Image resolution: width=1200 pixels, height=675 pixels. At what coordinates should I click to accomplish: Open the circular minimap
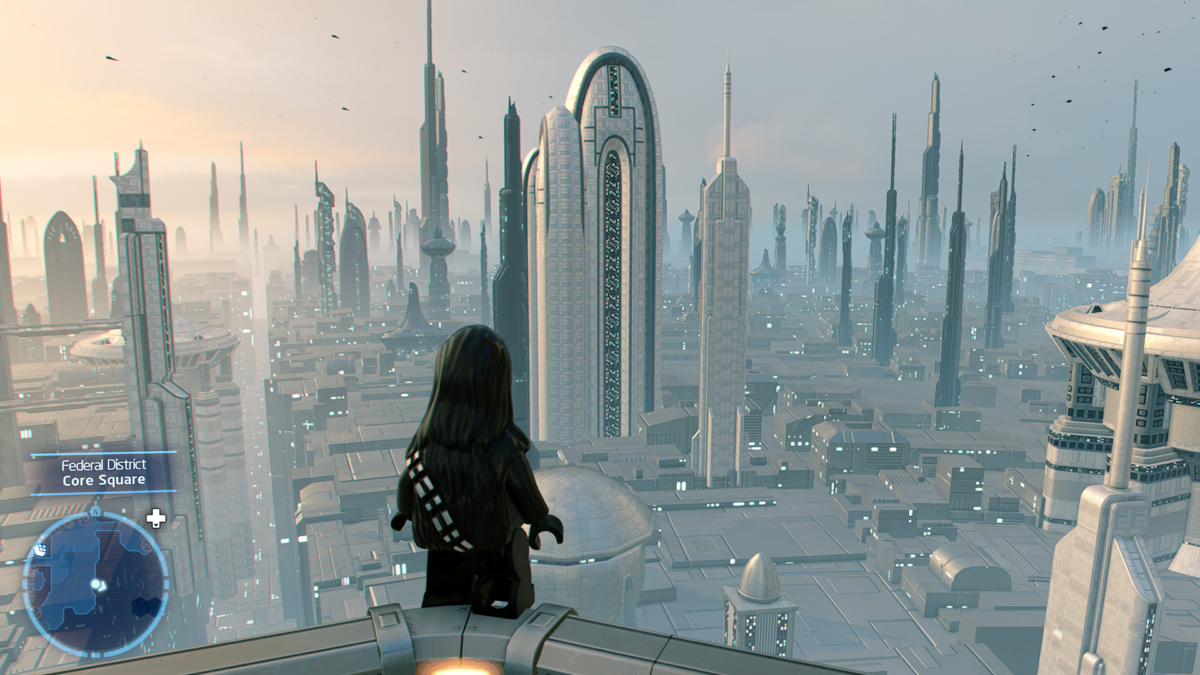point(95,584)
